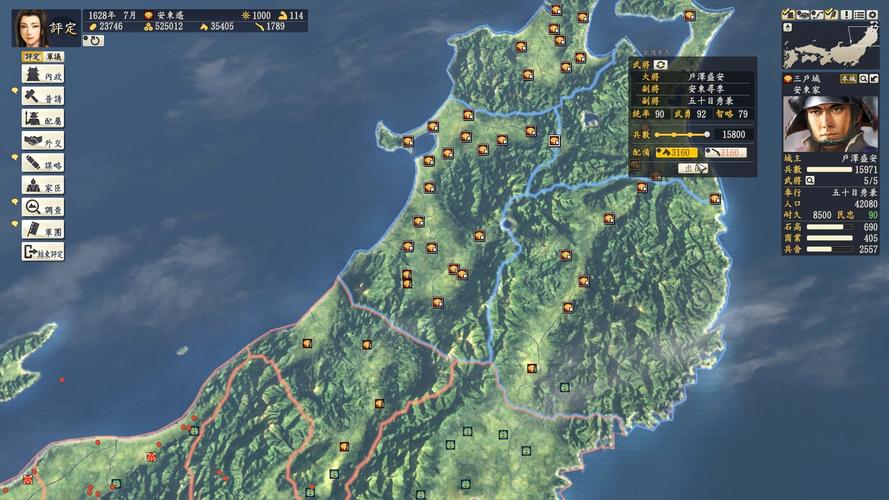Open the 軍團 corps menu
Viewport: 889px width, 500px height.
(43, 229)
